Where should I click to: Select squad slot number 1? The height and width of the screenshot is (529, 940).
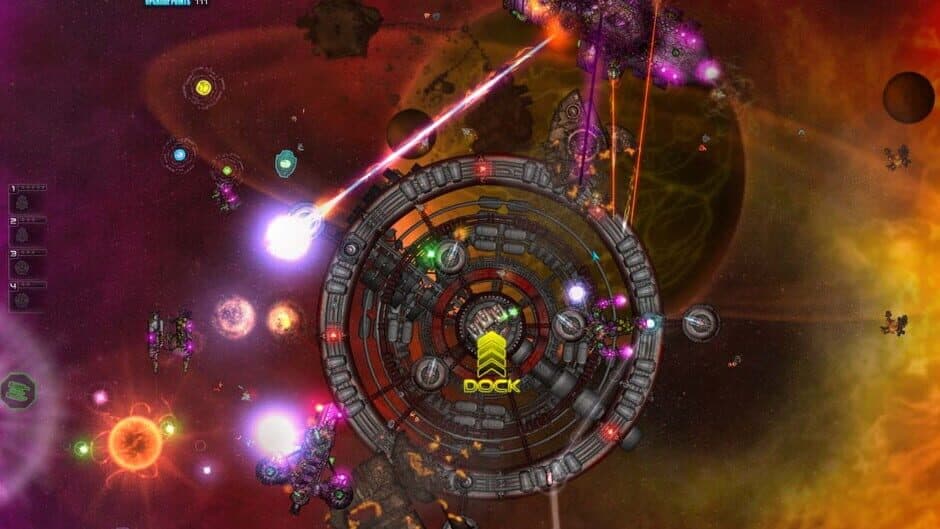pos(27,200)
